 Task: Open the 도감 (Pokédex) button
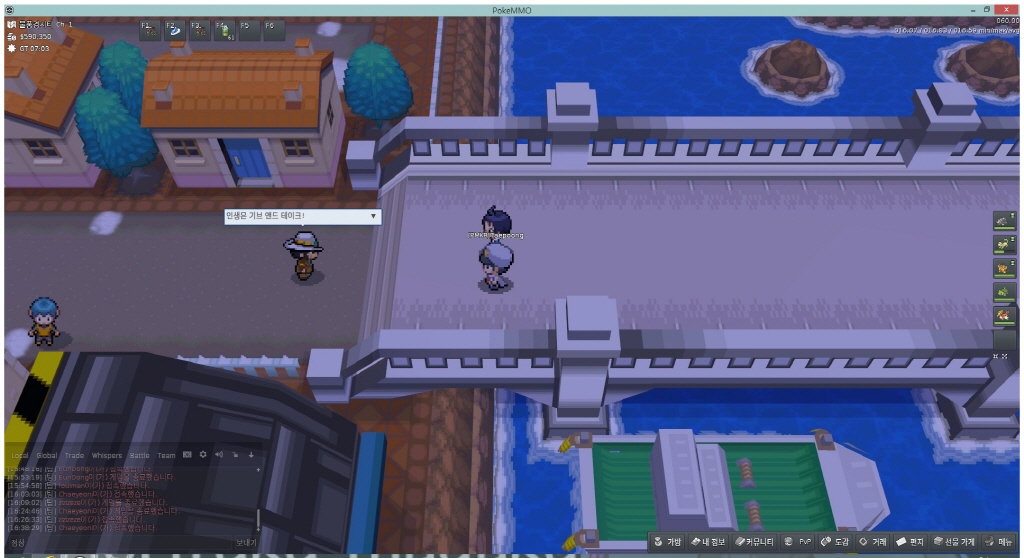(x=835, y=541)
